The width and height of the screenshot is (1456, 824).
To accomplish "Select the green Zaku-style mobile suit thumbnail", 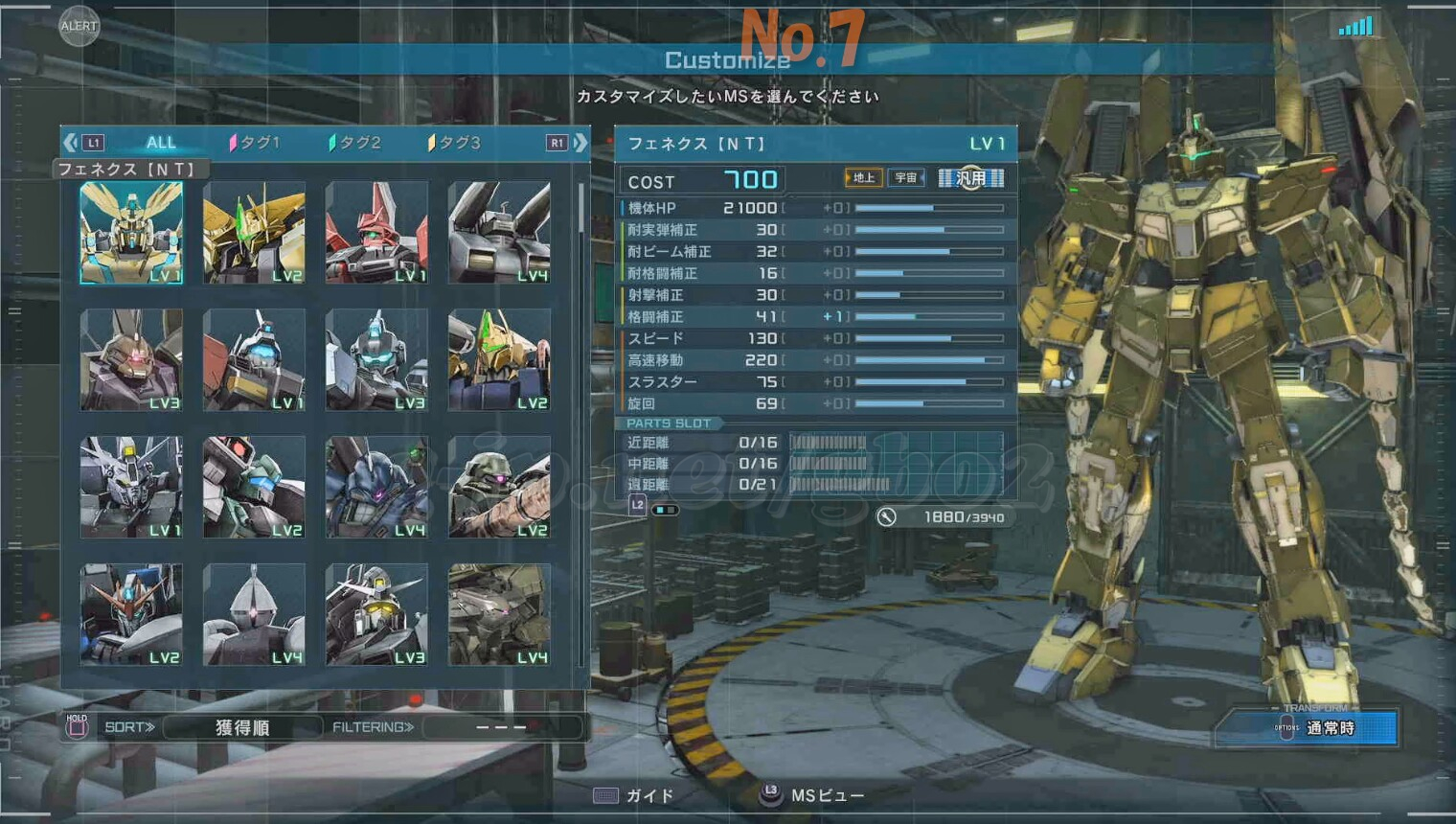I will 499,487.
